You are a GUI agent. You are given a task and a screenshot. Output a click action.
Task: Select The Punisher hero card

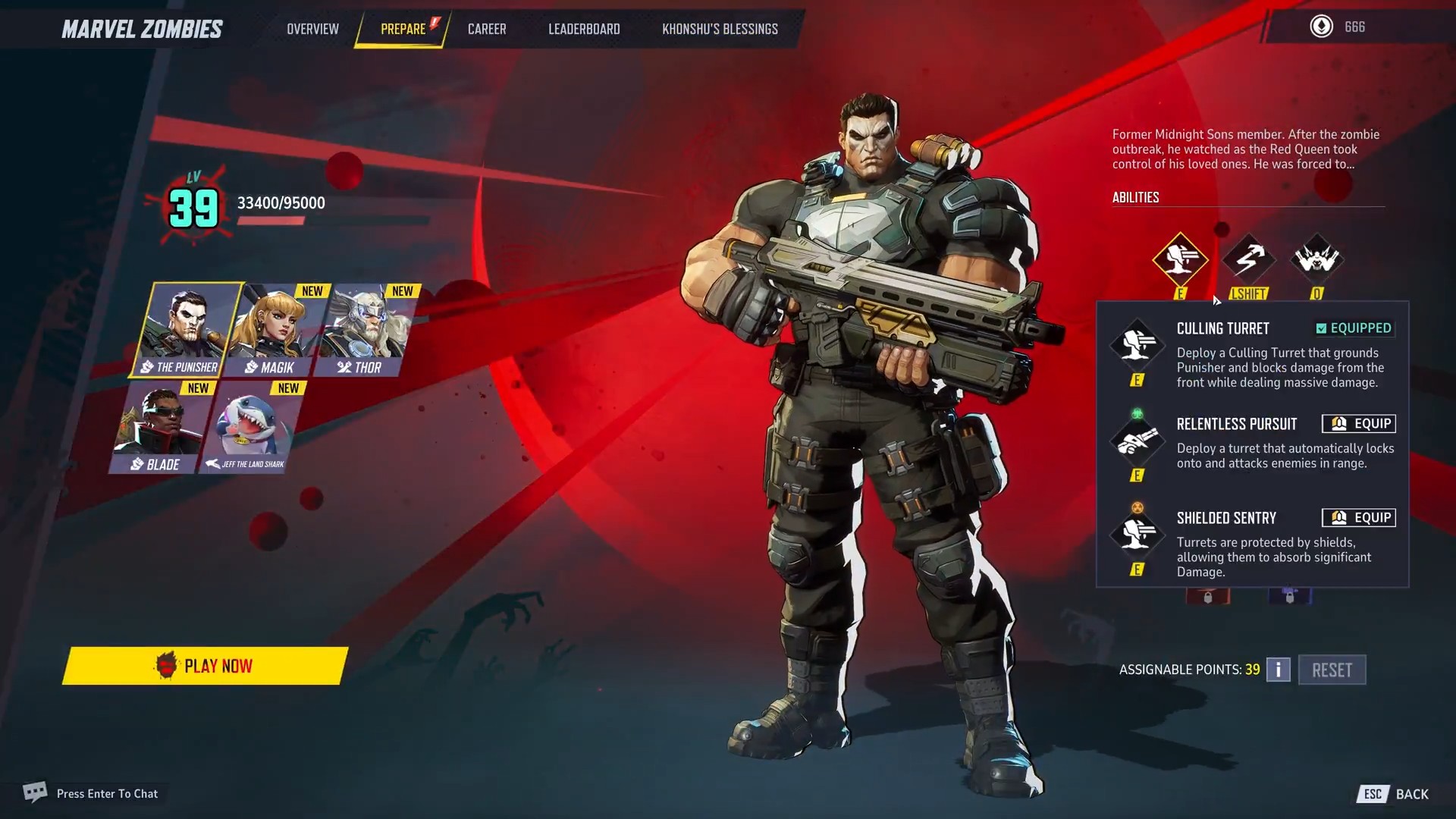(x=184, y=330)
